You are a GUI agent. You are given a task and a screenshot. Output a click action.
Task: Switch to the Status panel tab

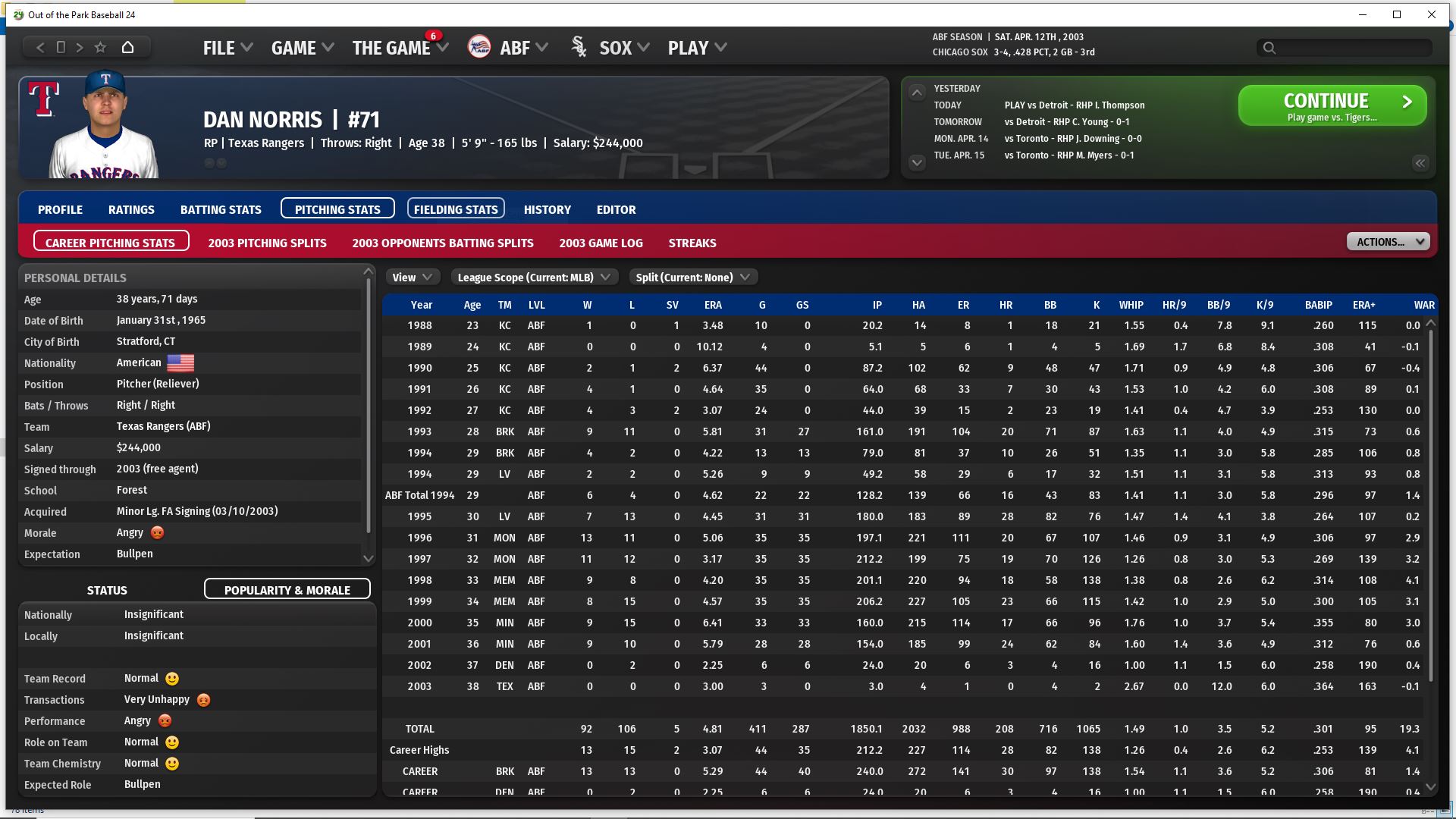pos(107,590)
